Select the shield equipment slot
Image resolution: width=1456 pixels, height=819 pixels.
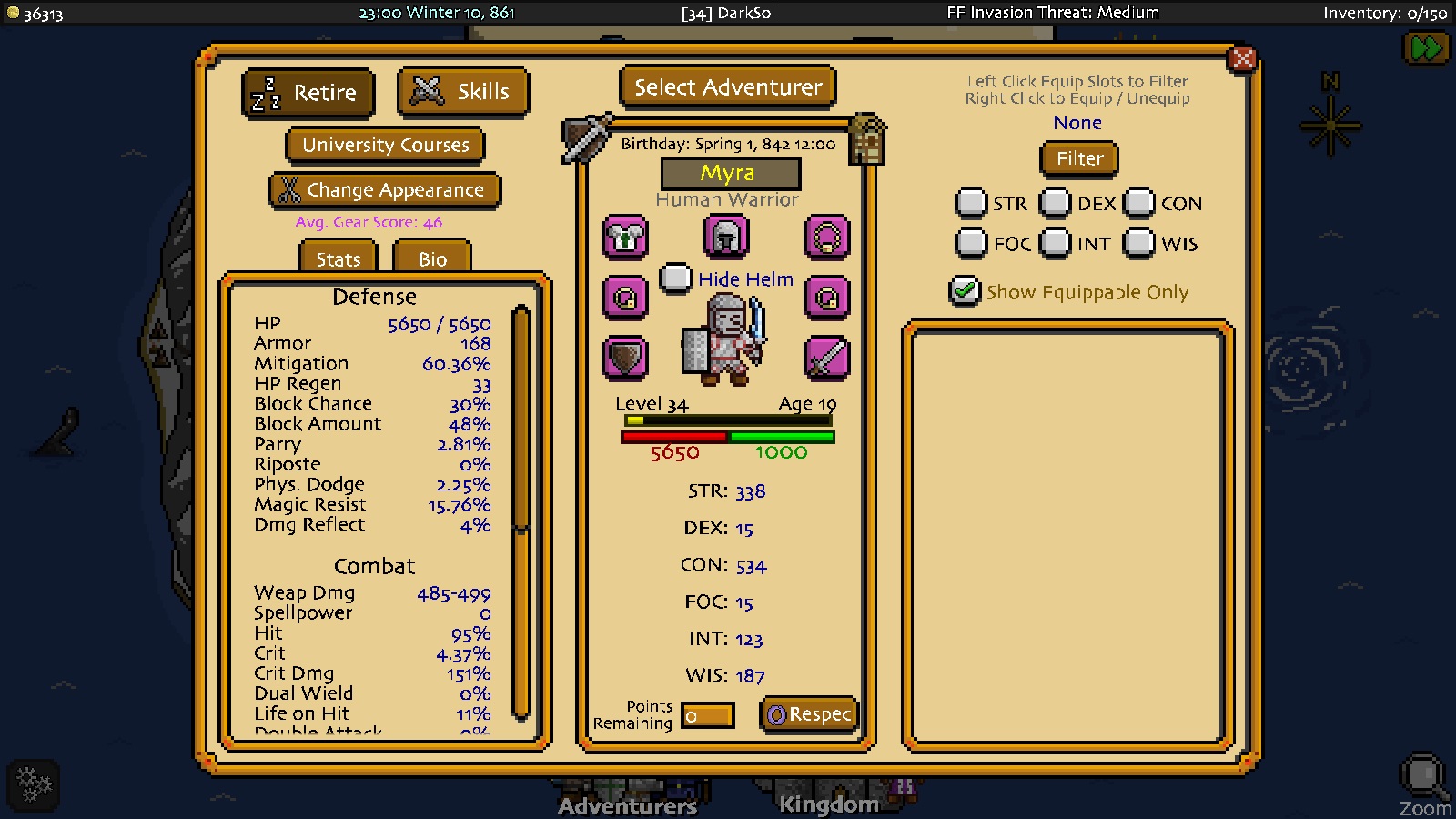pyautogui.click(x=625, y=359)
